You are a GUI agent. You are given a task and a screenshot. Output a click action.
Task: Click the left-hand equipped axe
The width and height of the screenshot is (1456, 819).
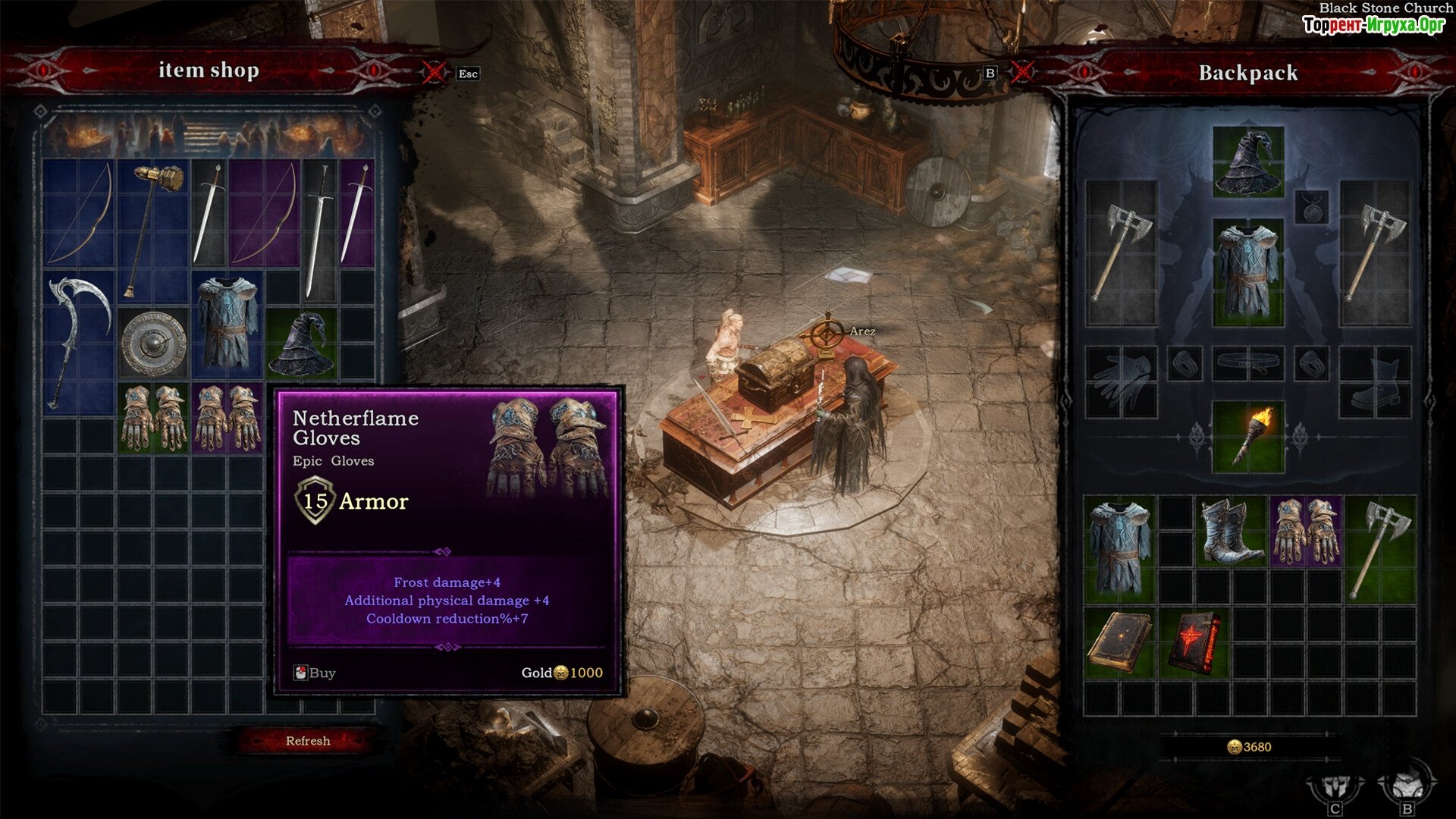coord(1120,253)
